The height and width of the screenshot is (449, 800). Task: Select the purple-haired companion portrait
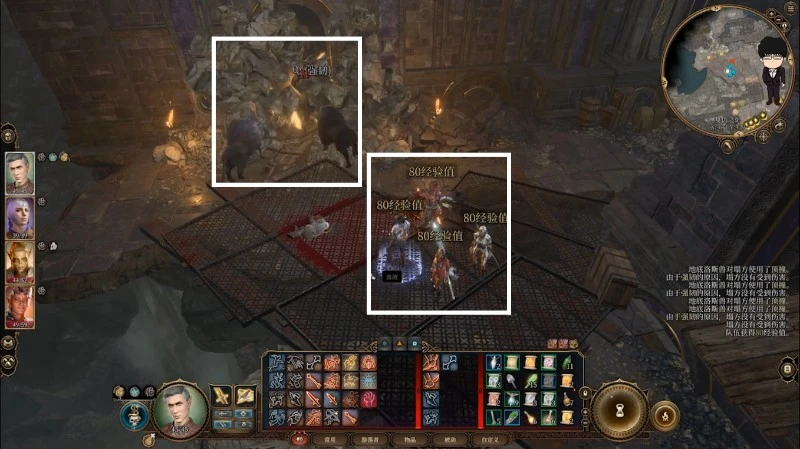pyautogui.click(x=20, y=216)
